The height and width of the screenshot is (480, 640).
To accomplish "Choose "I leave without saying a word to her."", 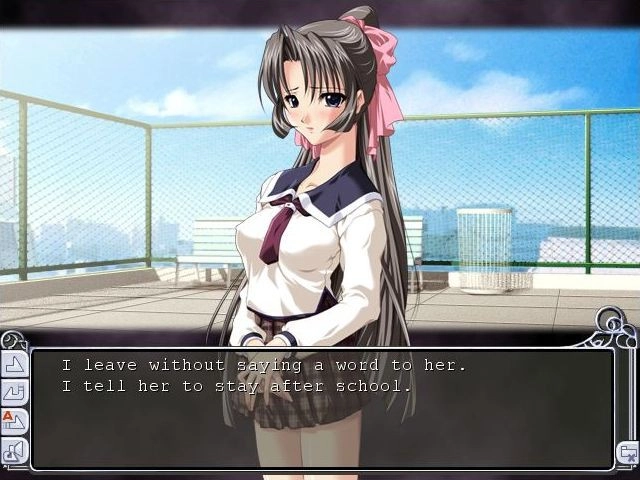I will pos(263,366).
